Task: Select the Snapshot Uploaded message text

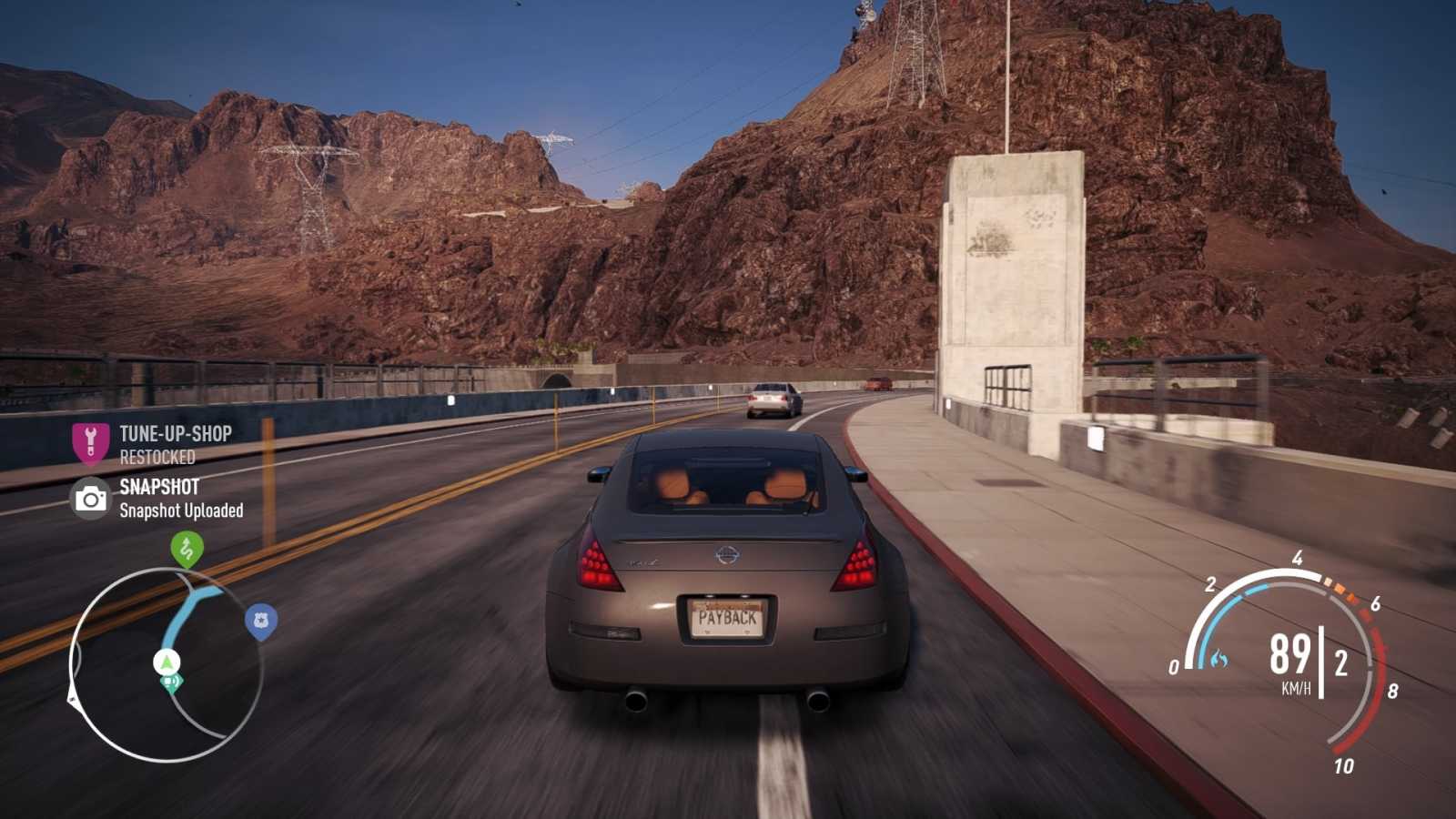Action: [180, 511]
